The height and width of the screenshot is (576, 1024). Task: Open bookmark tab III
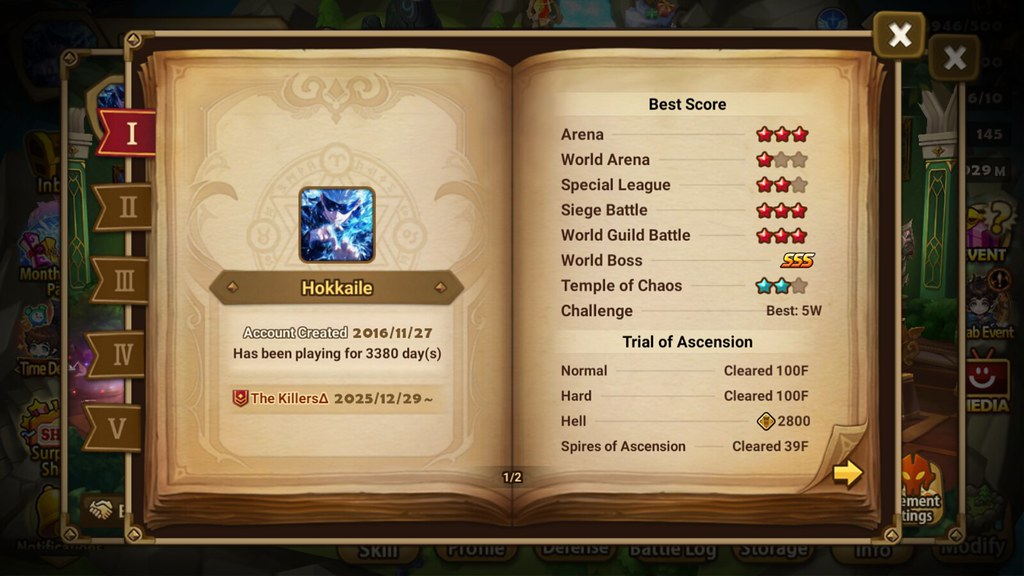(122, 281)
